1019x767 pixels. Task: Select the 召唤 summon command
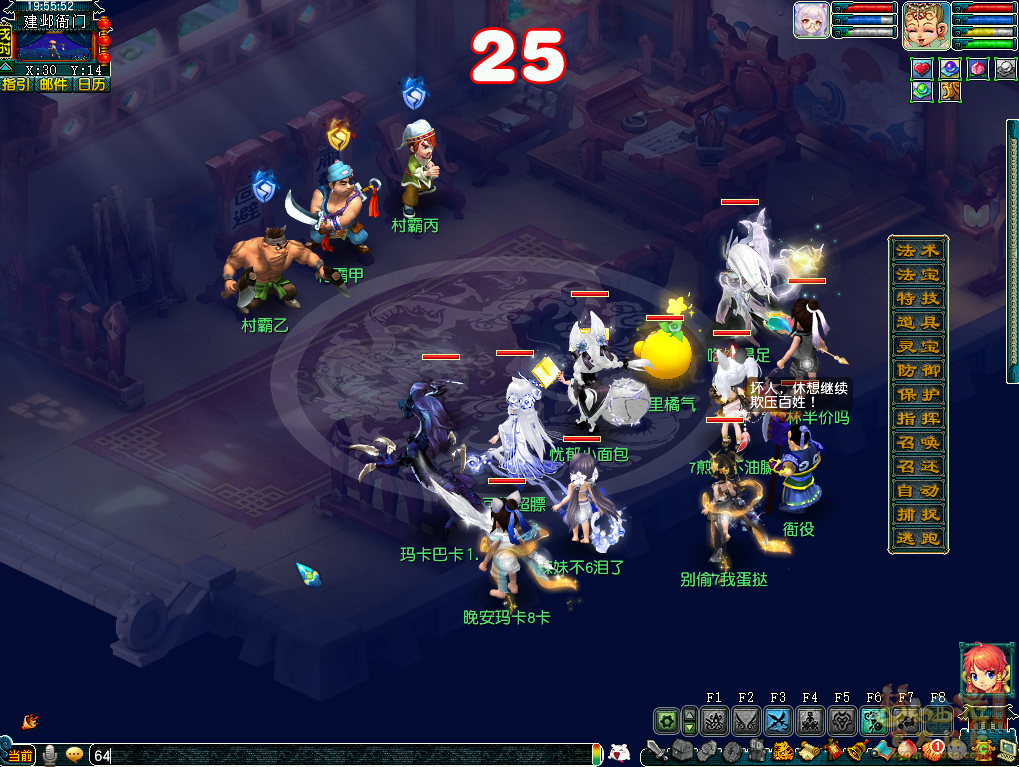coord(917,442)
